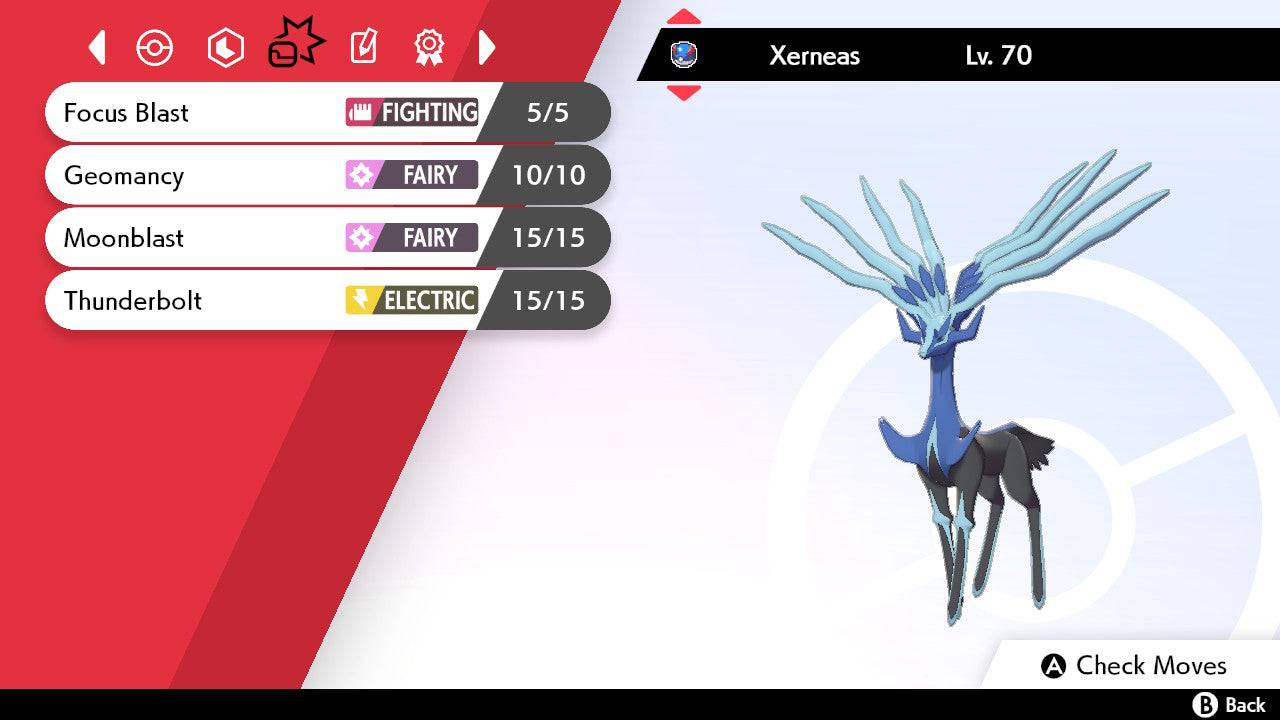Open the hexagon stats tab
Viewport: 1280px width, 720px height.
225,47
